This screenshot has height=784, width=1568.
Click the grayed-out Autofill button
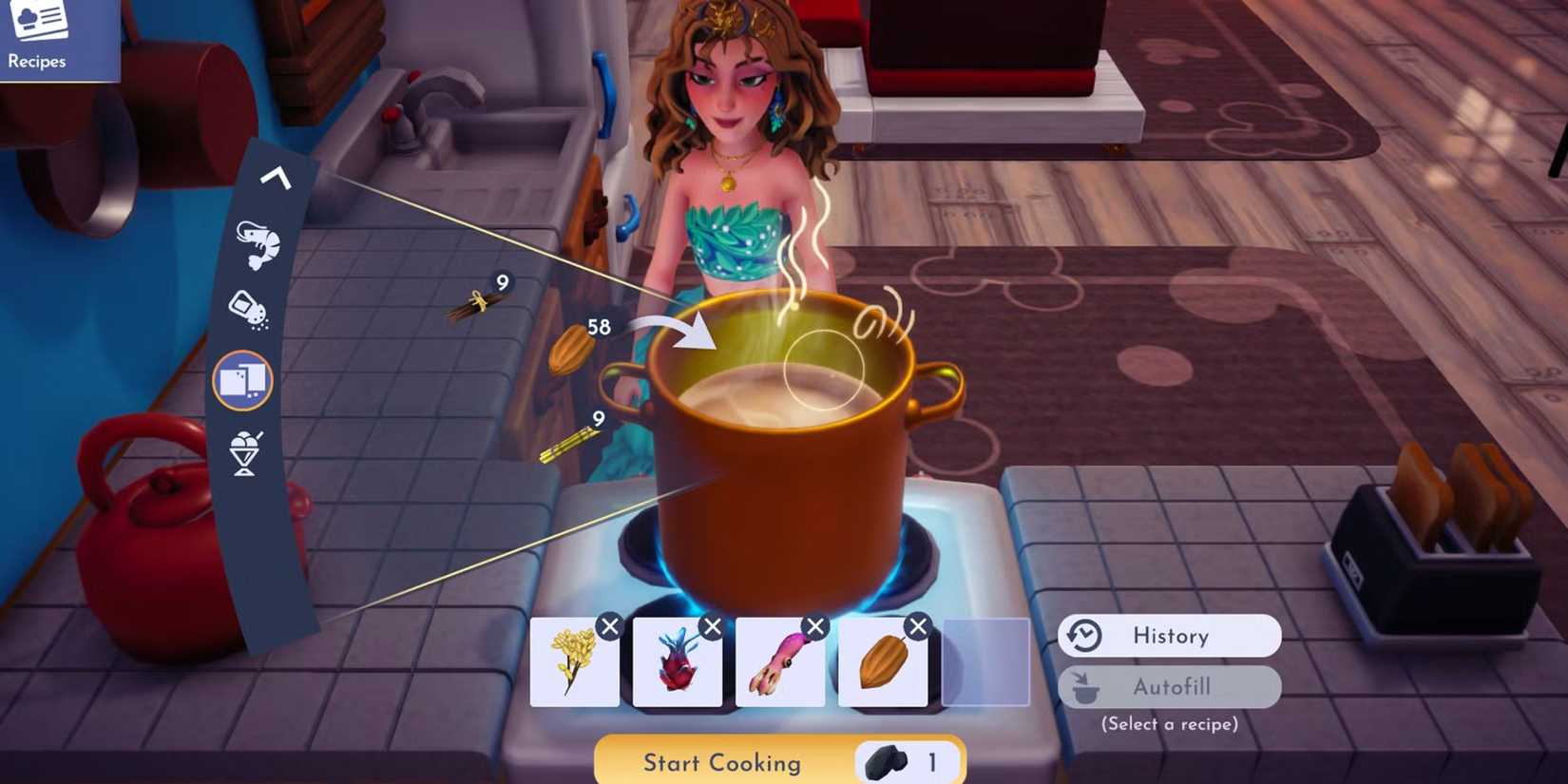point(1170,686)
